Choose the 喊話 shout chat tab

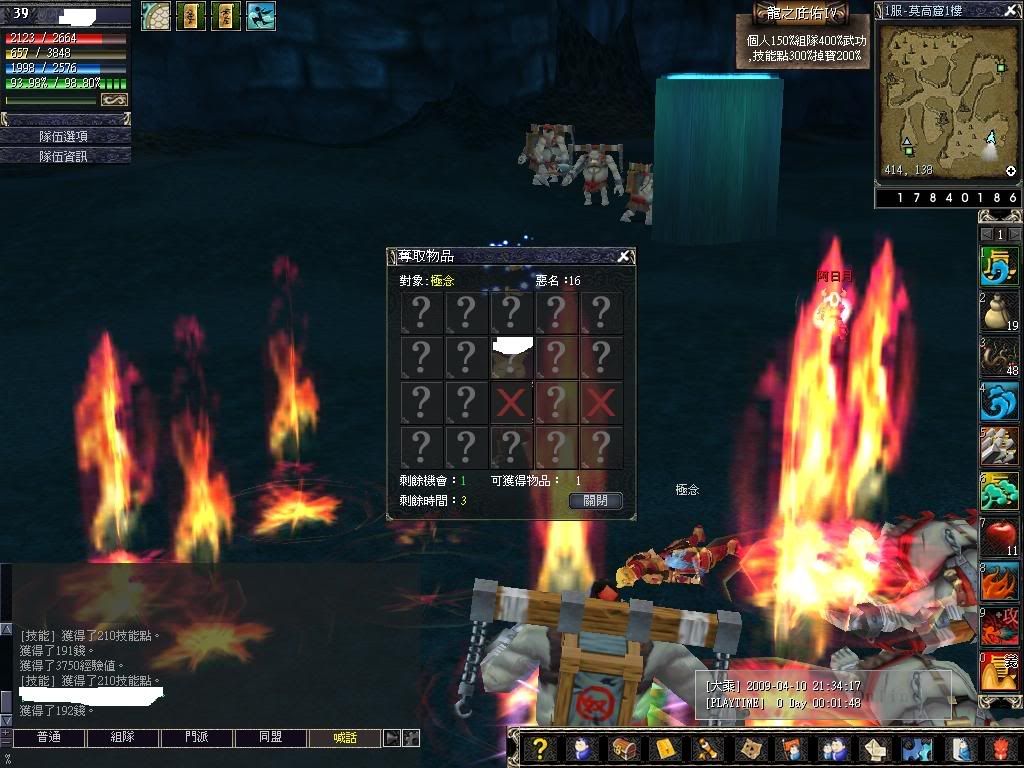coord(345,738)
